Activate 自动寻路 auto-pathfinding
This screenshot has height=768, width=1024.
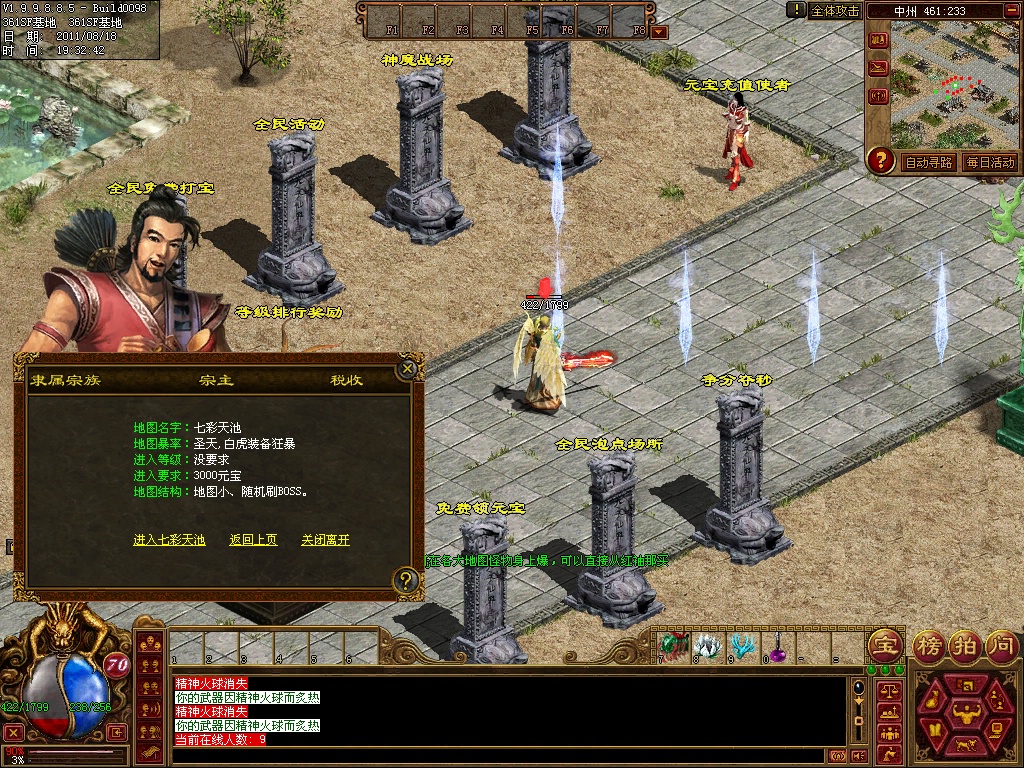coord(928,162)
